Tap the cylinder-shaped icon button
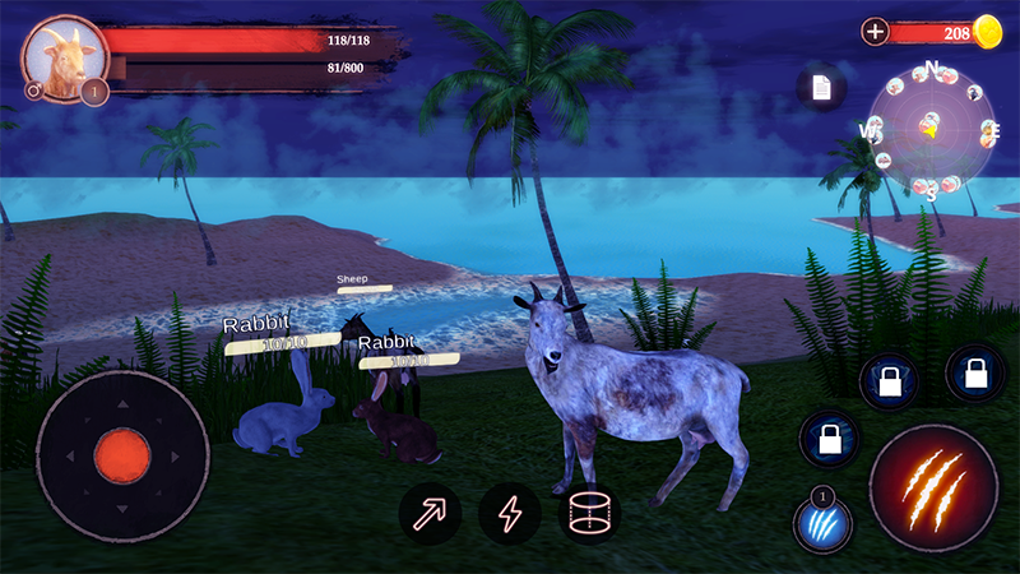 pyautogui.click(x=589, y=513)
